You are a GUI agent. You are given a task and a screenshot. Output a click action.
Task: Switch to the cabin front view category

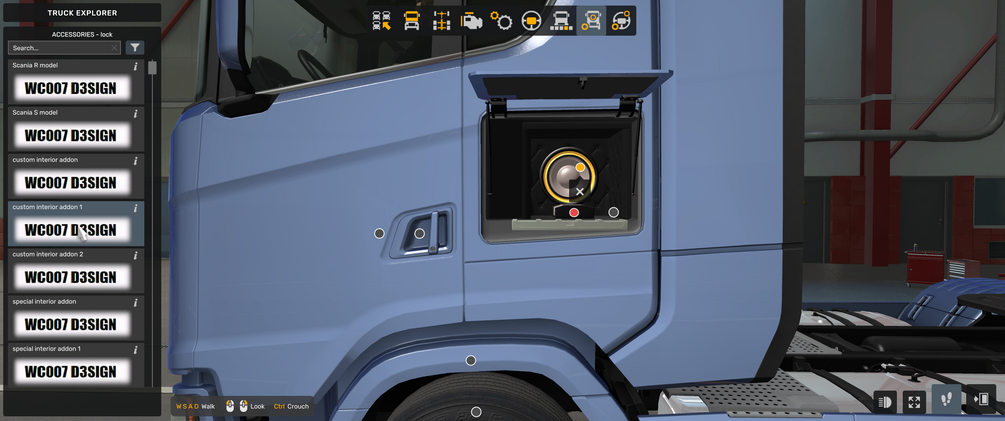411,21
